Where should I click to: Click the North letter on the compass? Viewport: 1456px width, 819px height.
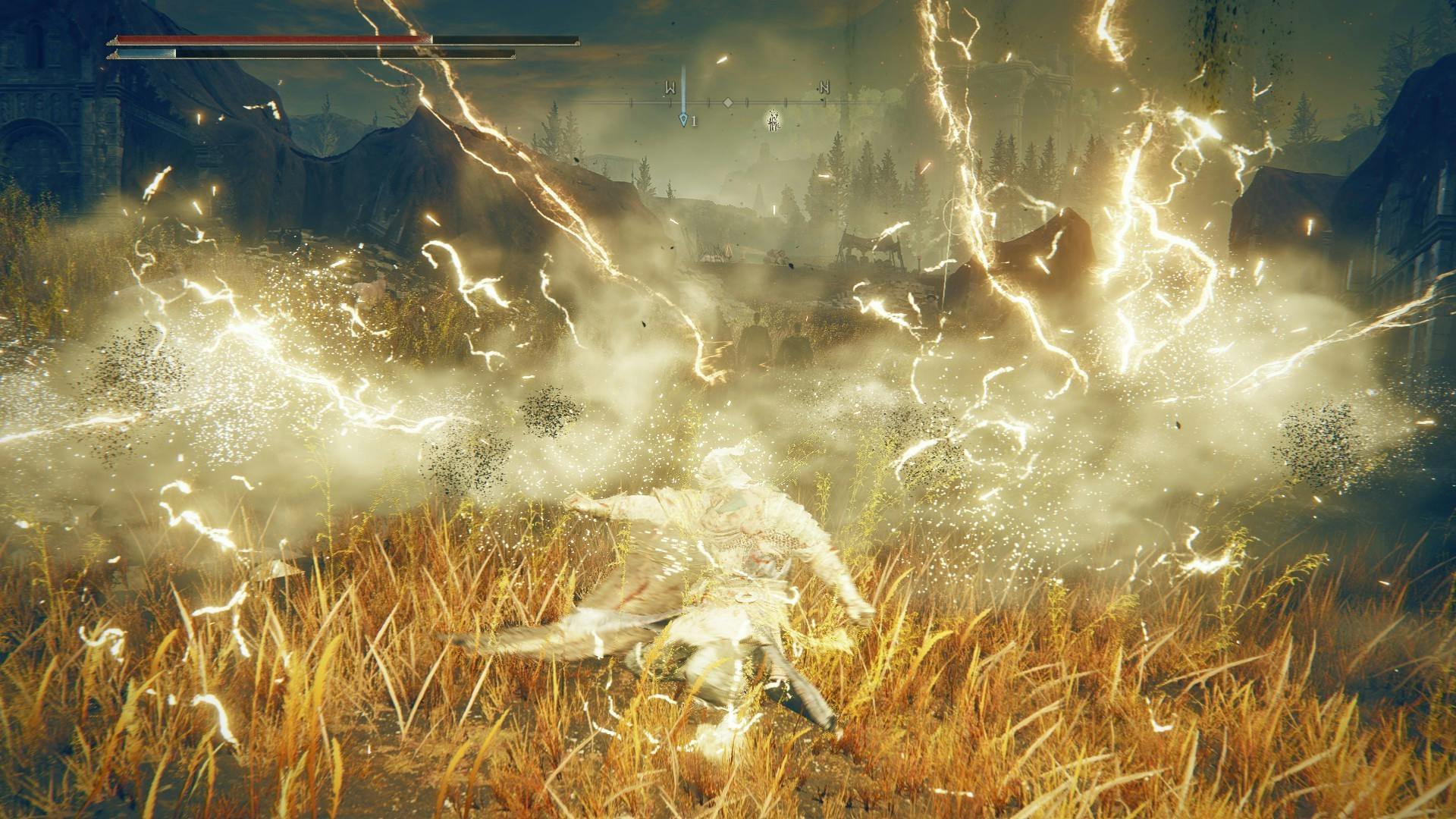click(824, 88)
